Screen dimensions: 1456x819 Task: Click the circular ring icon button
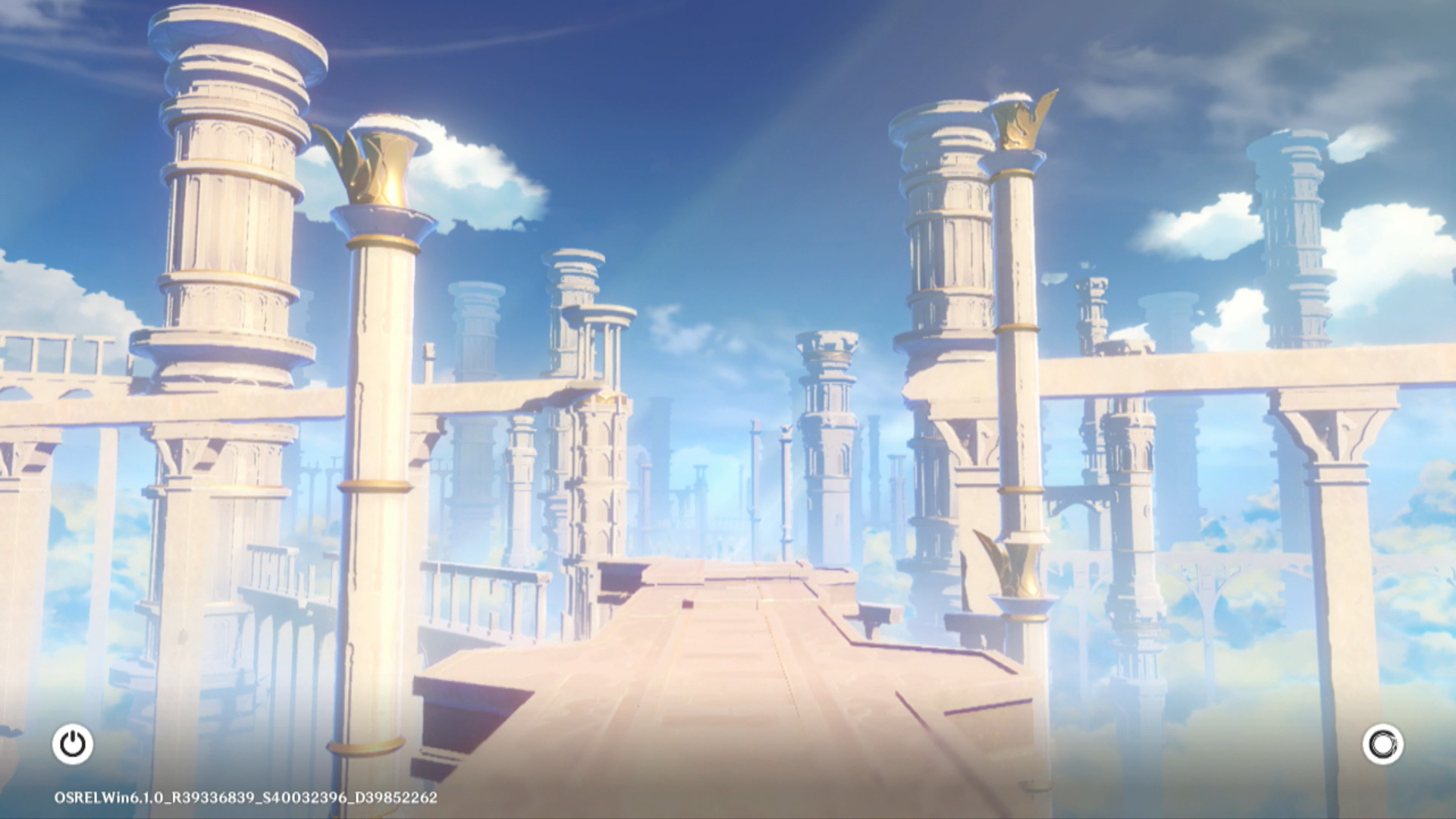tap(1382, 744)
